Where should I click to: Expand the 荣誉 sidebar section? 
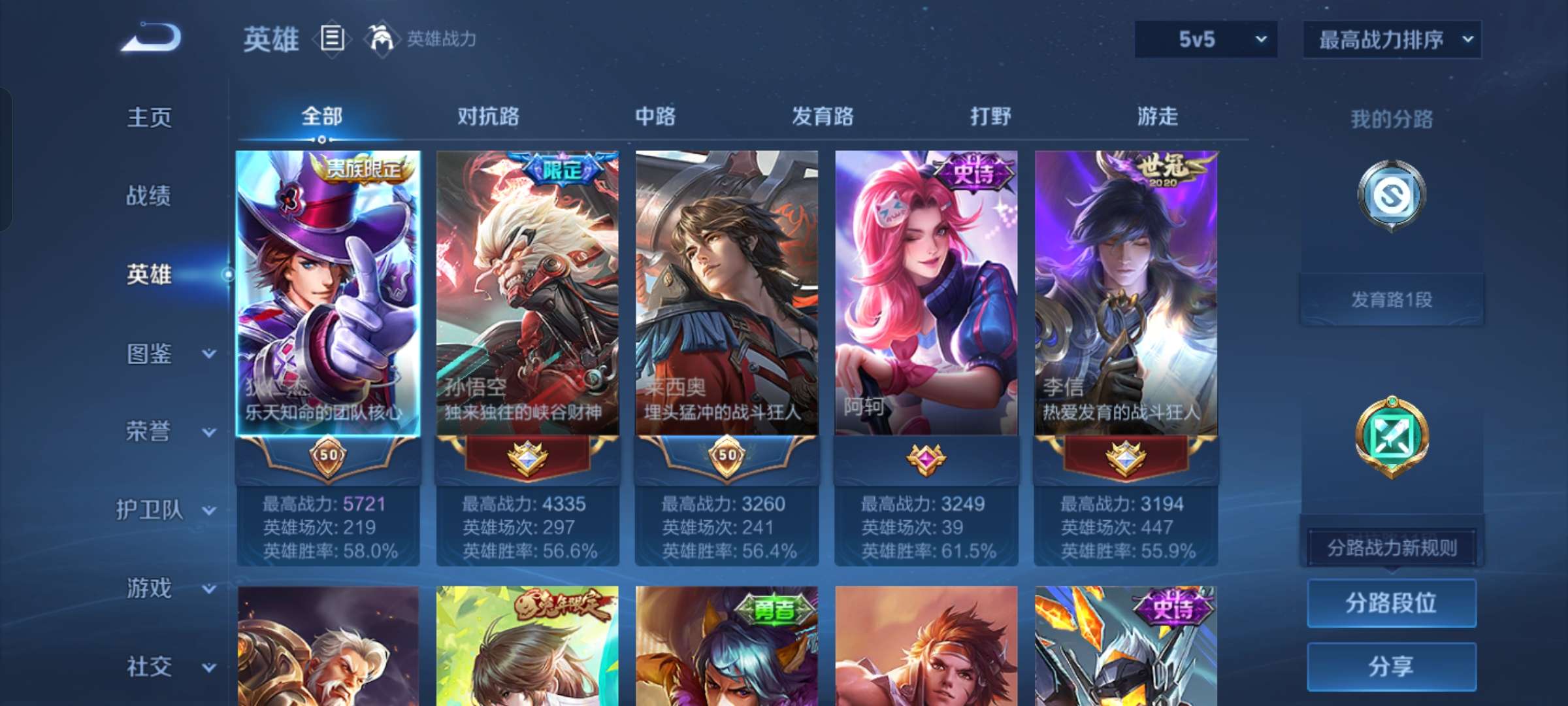tap(151, 431)
